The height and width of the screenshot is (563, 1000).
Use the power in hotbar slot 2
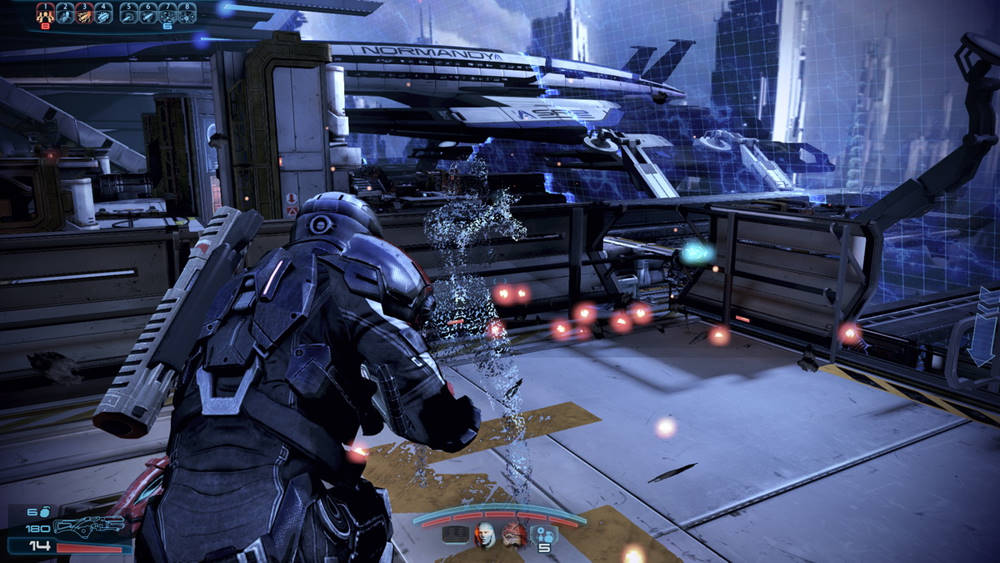point(65,13)
